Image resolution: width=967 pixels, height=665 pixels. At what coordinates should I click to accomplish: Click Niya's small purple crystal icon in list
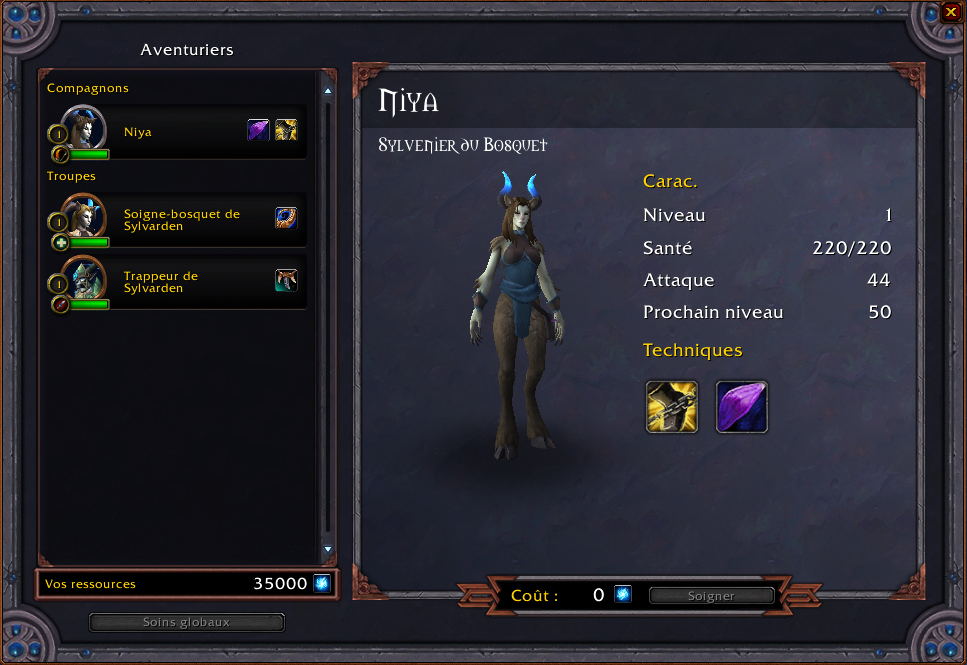point(259,130)
